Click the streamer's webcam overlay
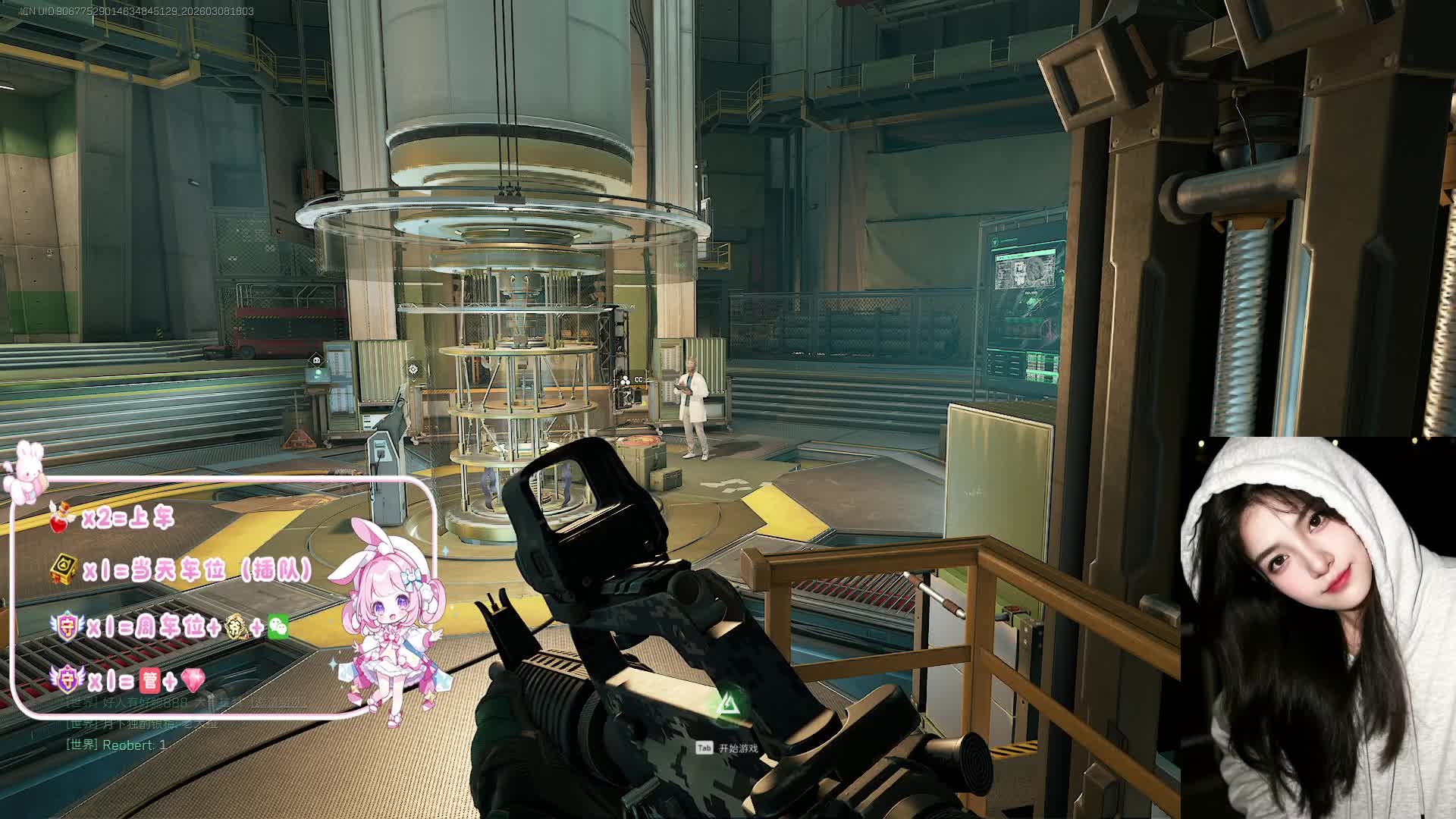 tap(1317, 627)
